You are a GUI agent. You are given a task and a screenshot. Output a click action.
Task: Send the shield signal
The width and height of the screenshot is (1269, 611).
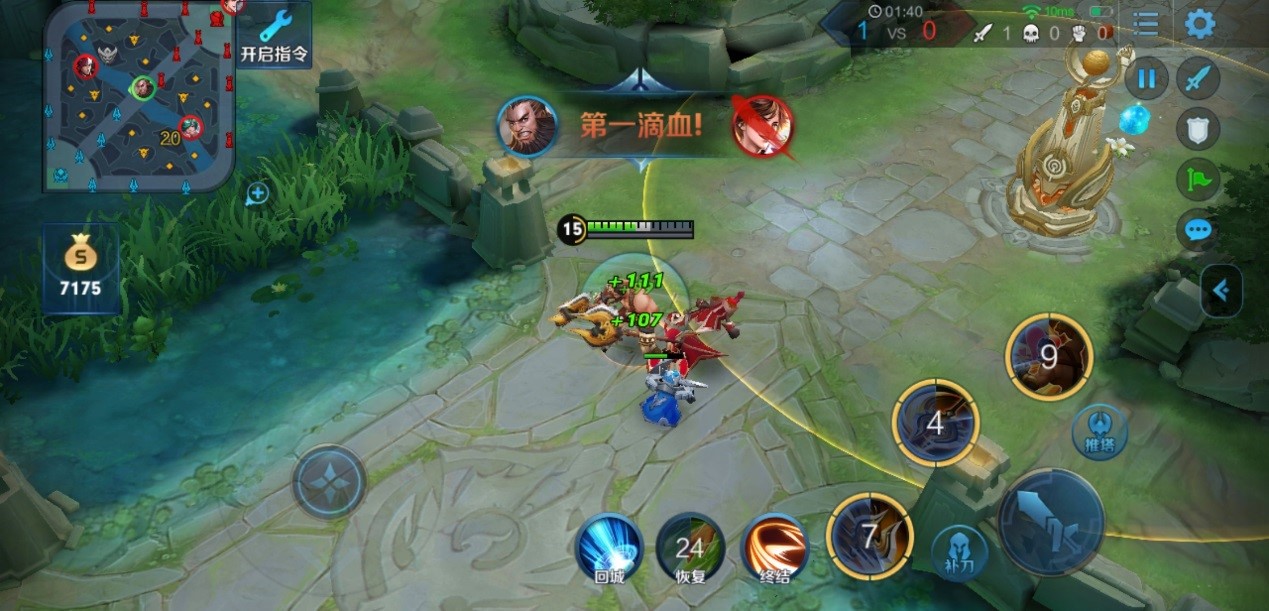[1198, 127]
